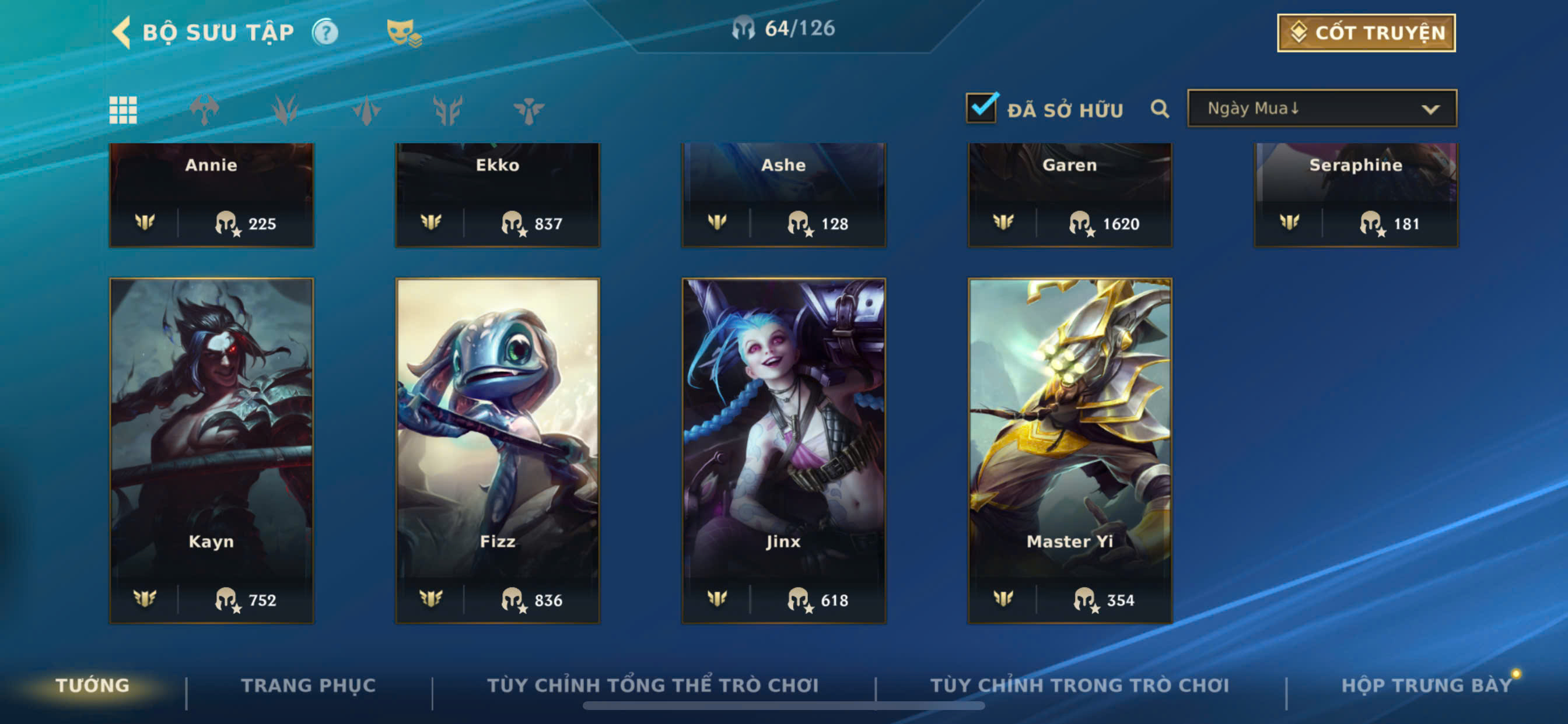Image resolution: width=1568 pixels, height=724 pixels.
Task: View the Kayn champion card
Action: (x=211, y=450)
